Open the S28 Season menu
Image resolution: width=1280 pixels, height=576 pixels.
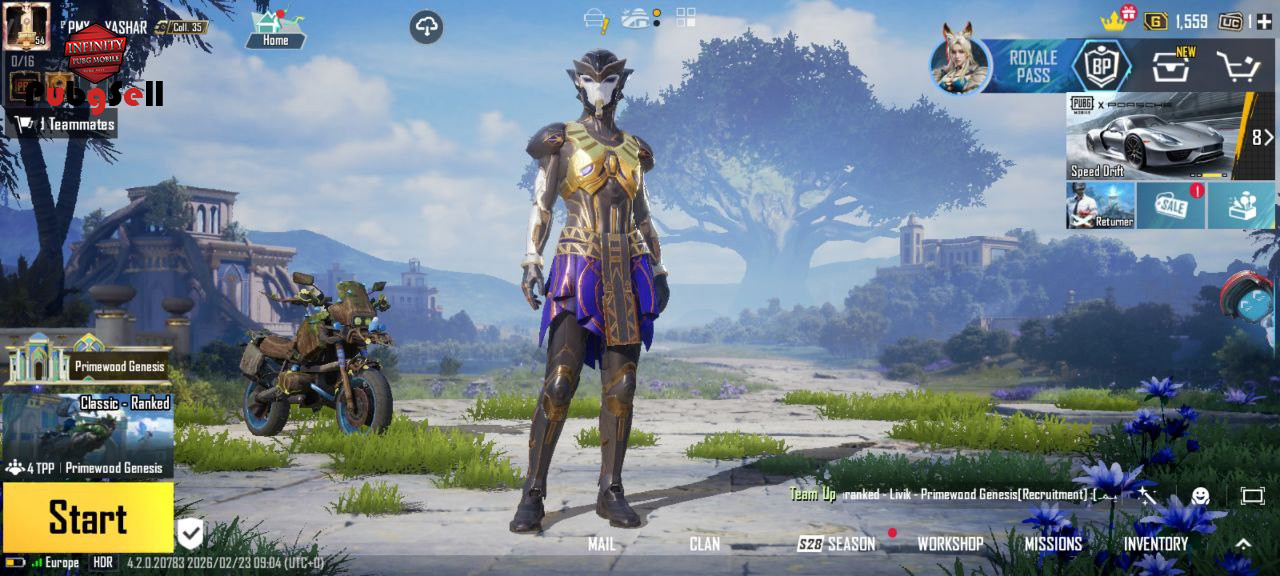click(x=836, y=544)
